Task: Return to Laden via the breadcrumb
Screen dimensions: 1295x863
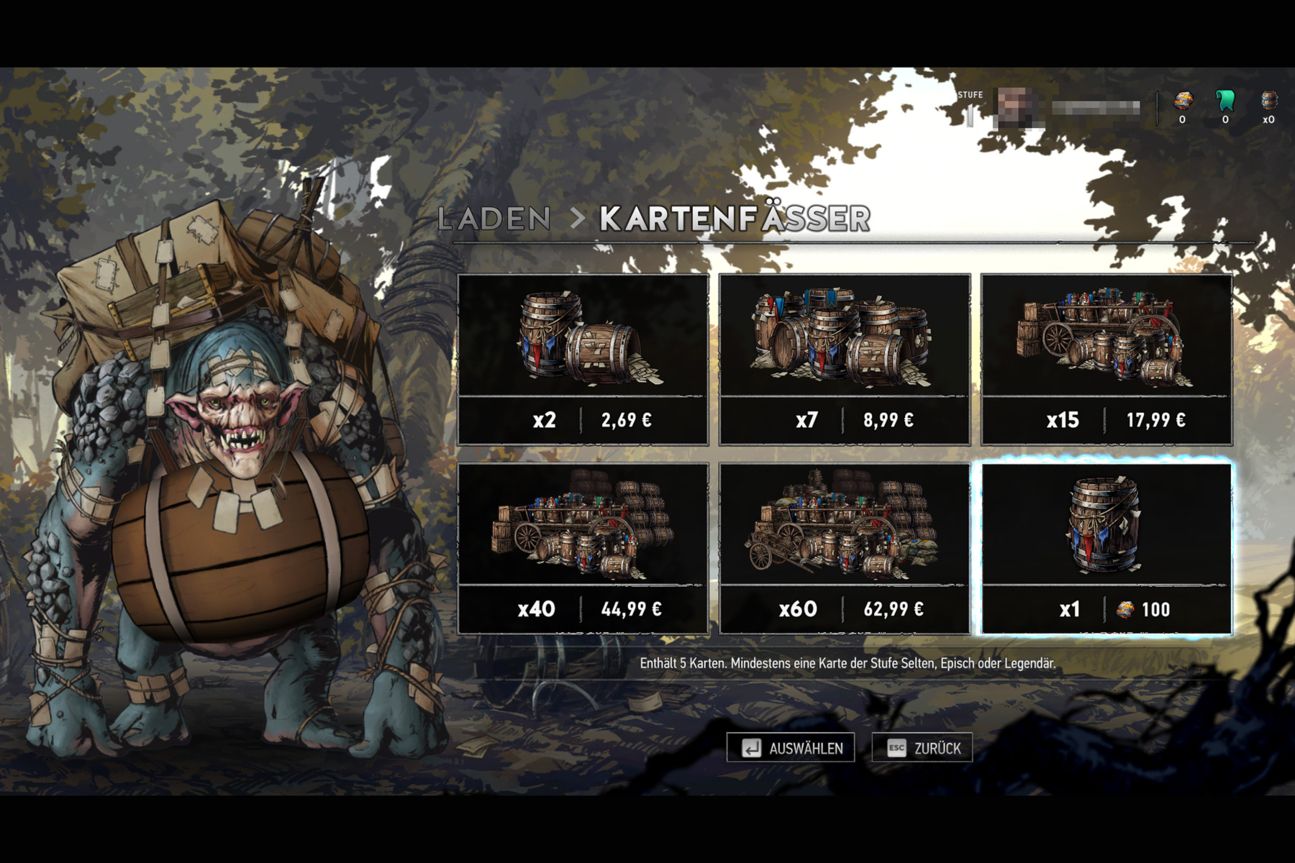Action: pos(494,219)
